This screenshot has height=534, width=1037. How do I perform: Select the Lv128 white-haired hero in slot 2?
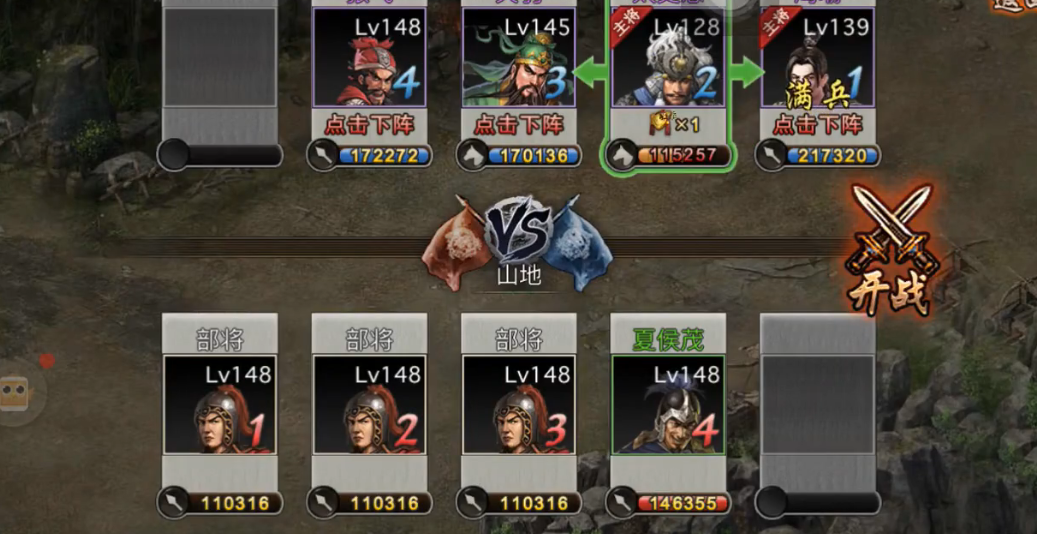pyautogui.click(x=667, y=60)
